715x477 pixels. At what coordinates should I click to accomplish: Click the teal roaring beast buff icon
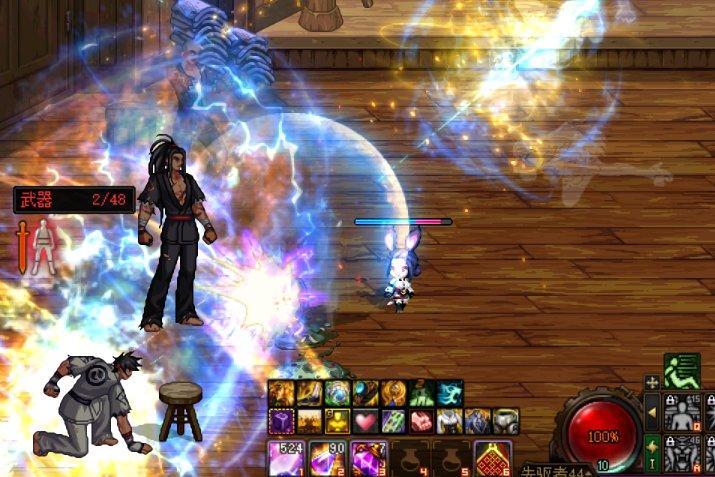point(450,394)
